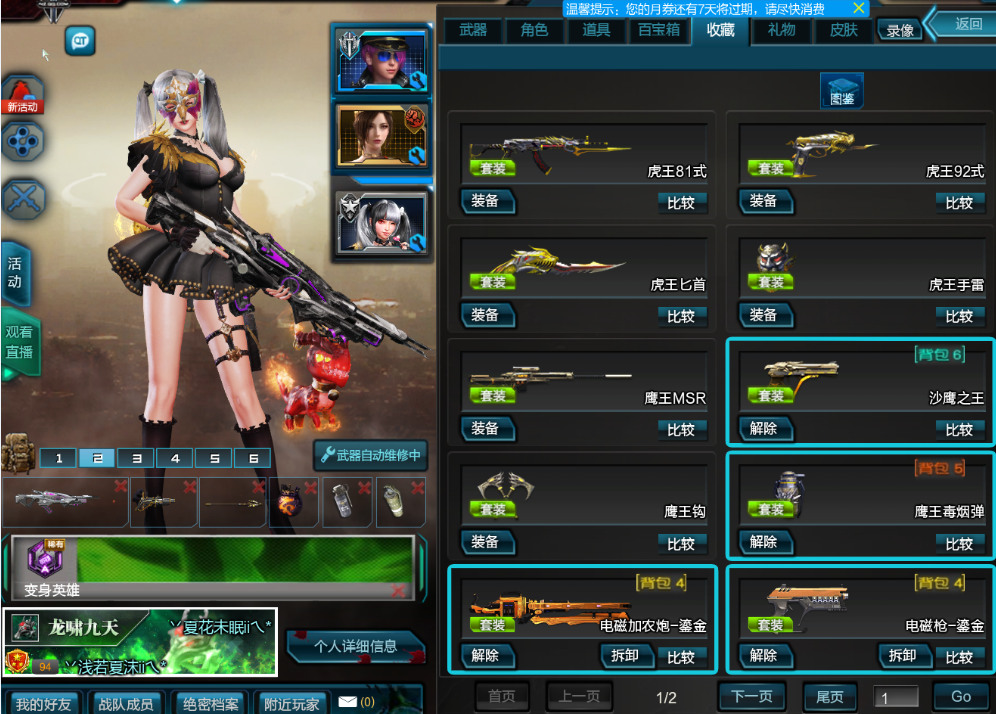996x714 pixels.
Task: Open the 皮肤 tab
Action: [844, 30]
